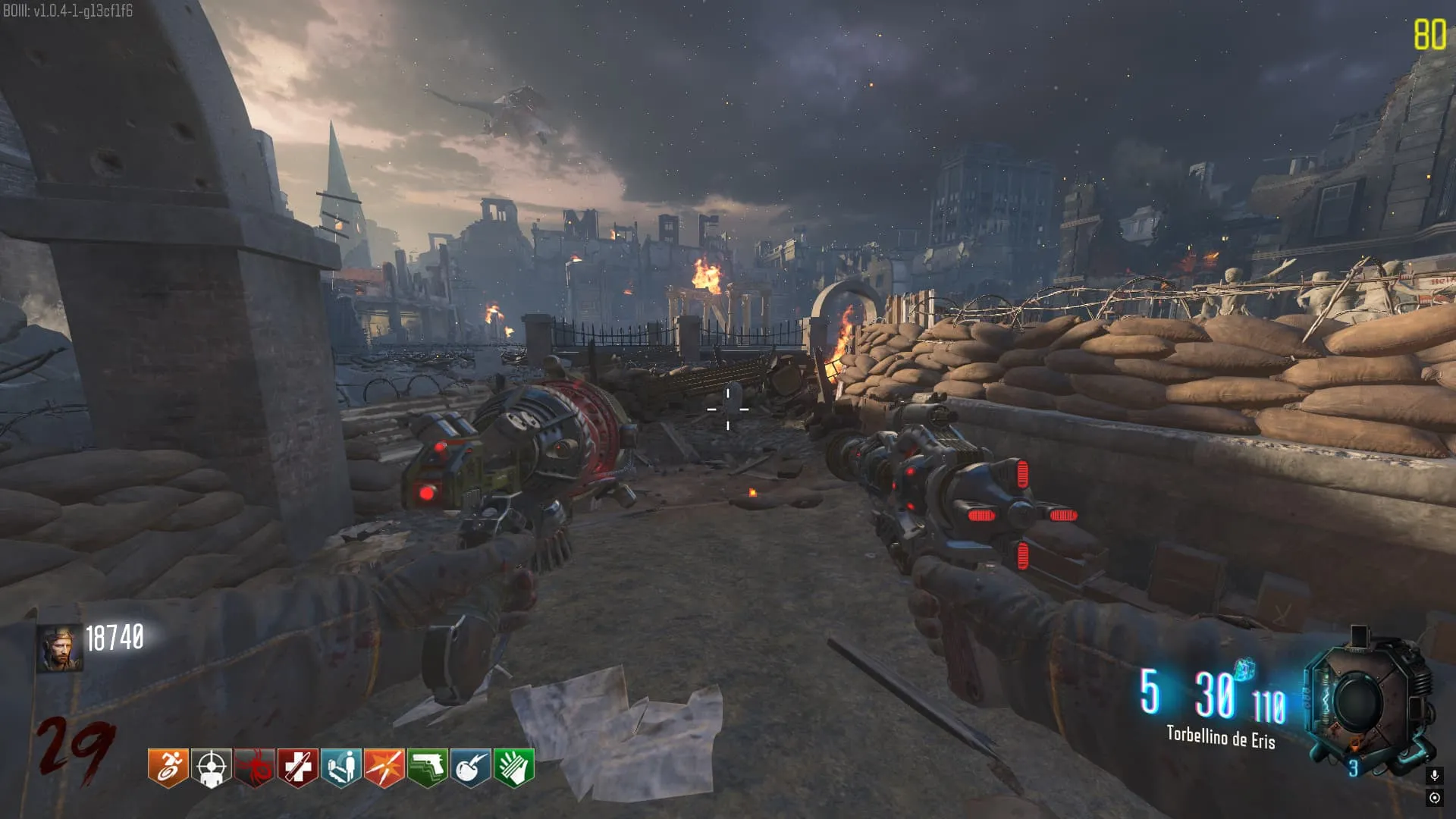Choose the green hand Speed Cola perk
This screenshot has width=1456, height=819.
514,767
